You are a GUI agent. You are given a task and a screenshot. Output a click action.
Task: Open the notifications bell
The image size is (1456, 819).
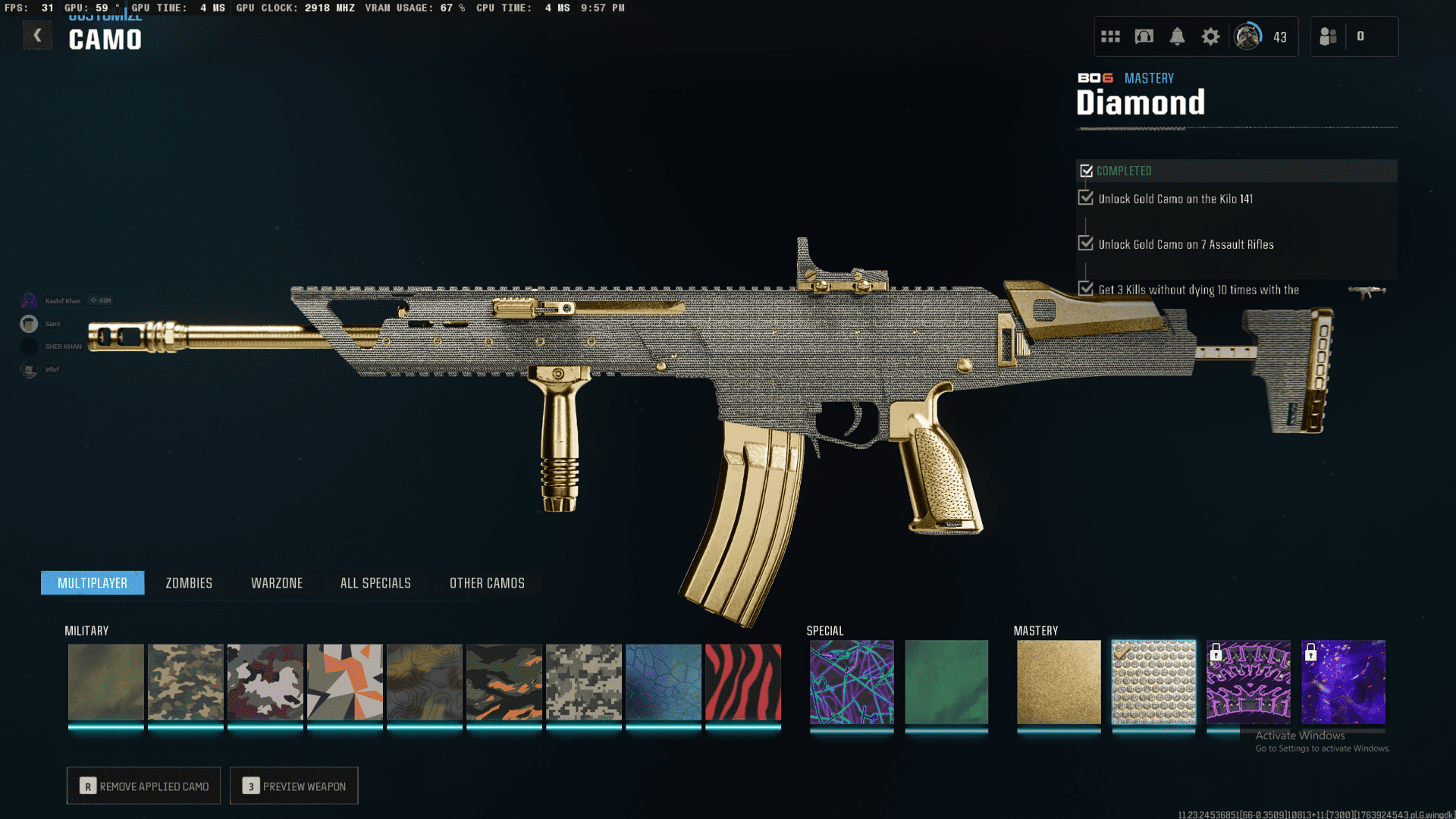click(x=1177, y=36)
